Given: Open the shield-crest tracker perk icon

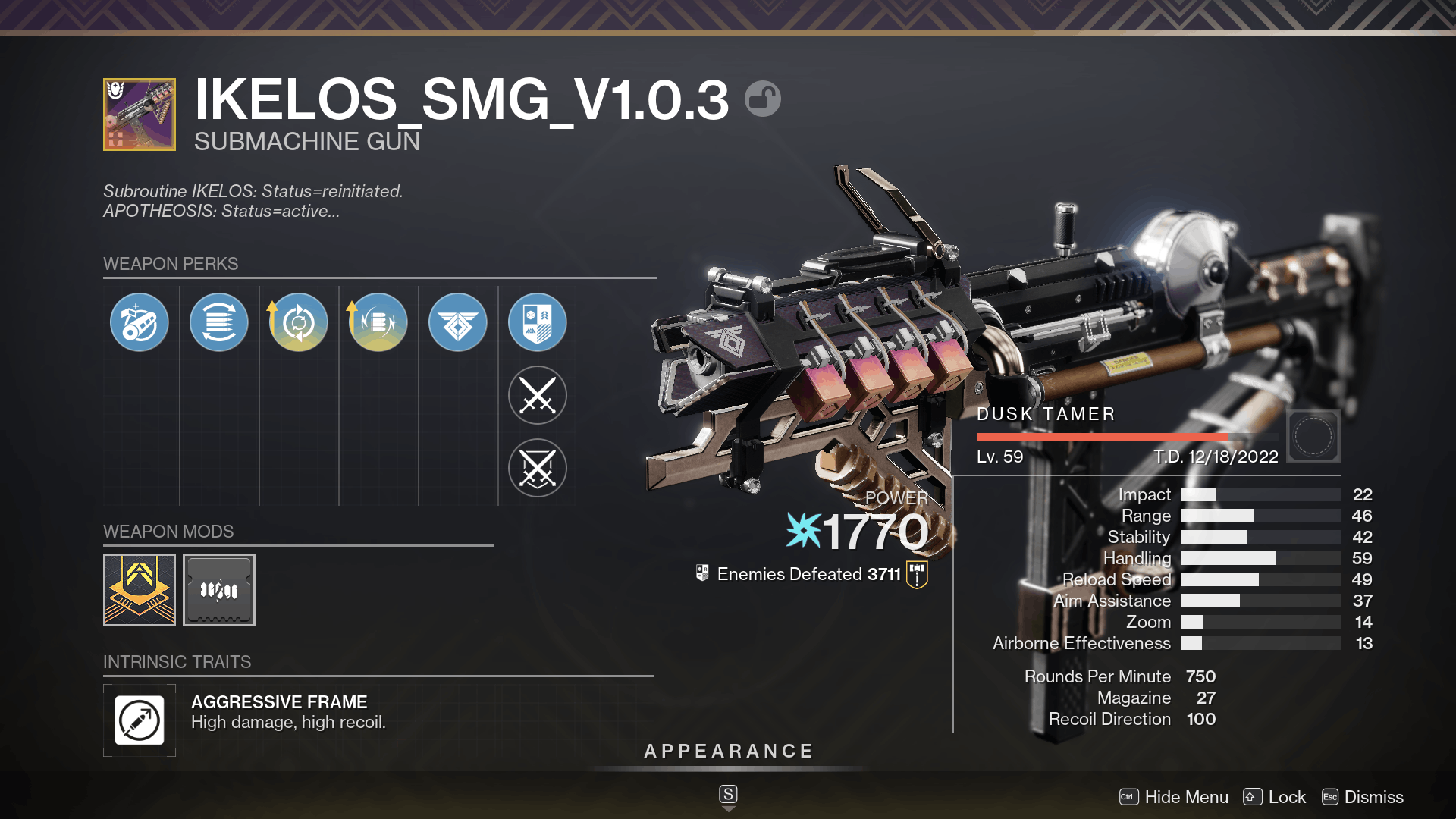Looking at the screenshot, I should pyautogui.click(x=537, y=322).
